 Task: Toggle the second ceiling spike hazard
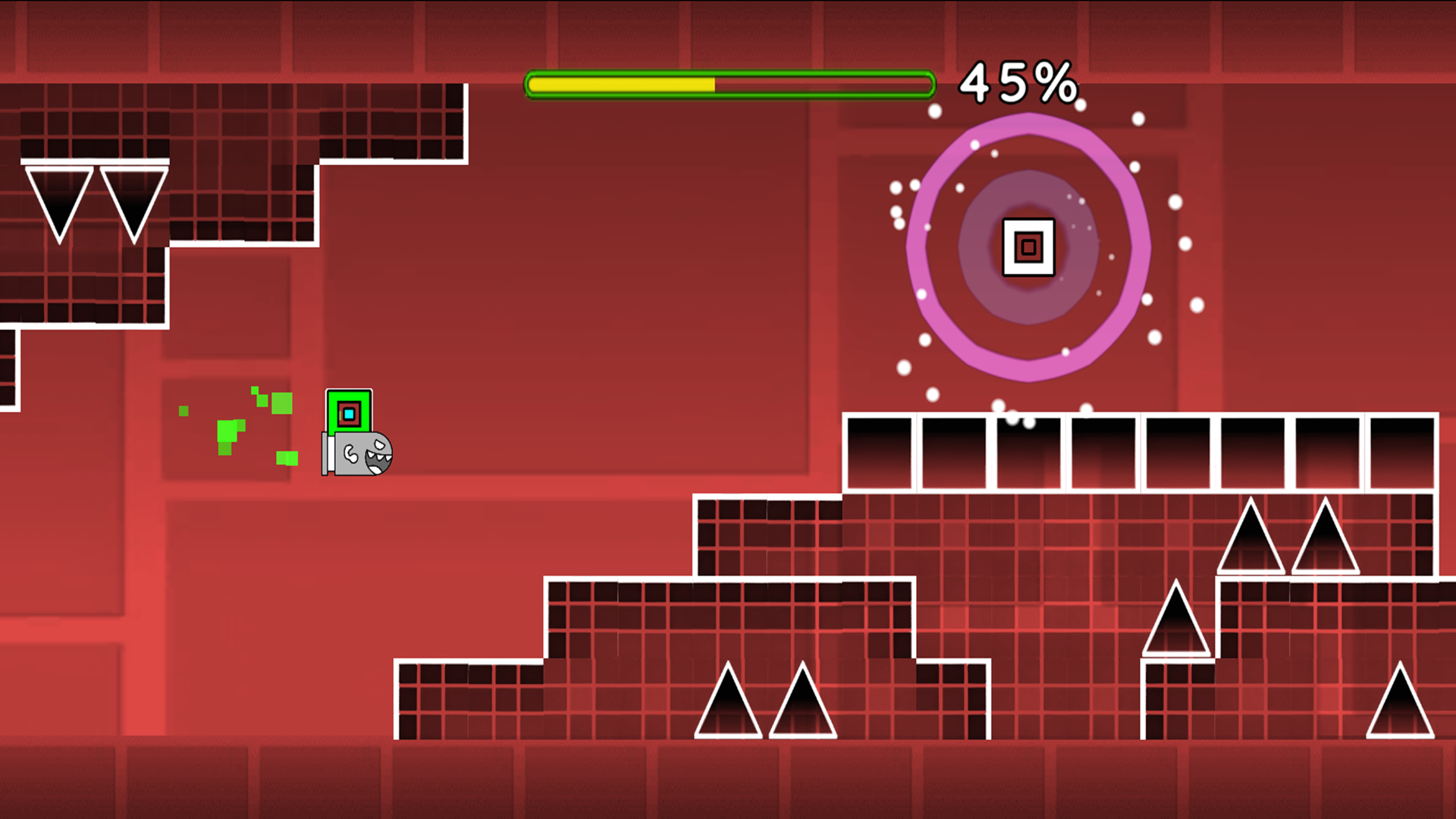[x=130, y=193]
